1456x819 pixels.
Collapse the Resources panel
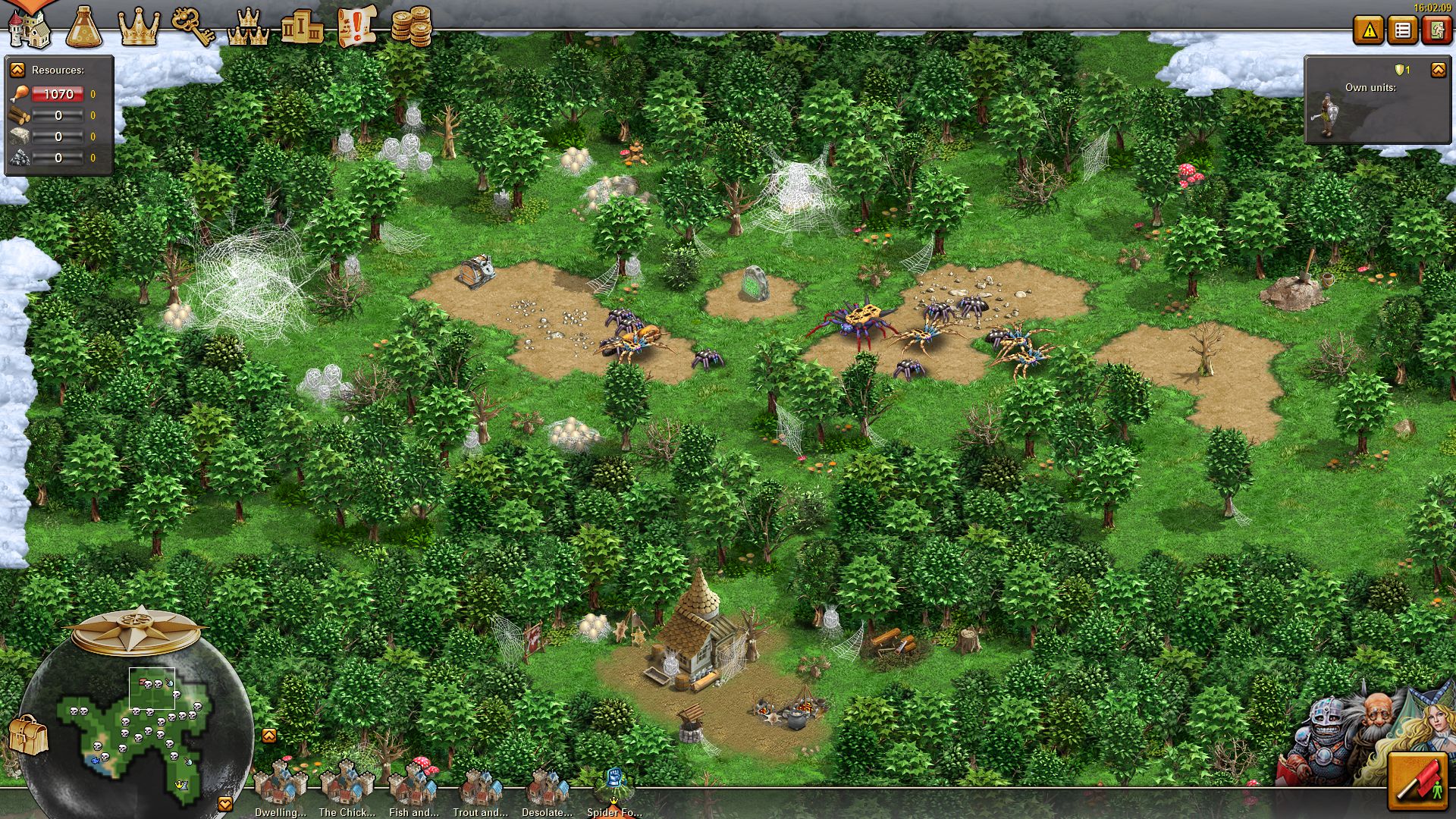pos(17,70)
